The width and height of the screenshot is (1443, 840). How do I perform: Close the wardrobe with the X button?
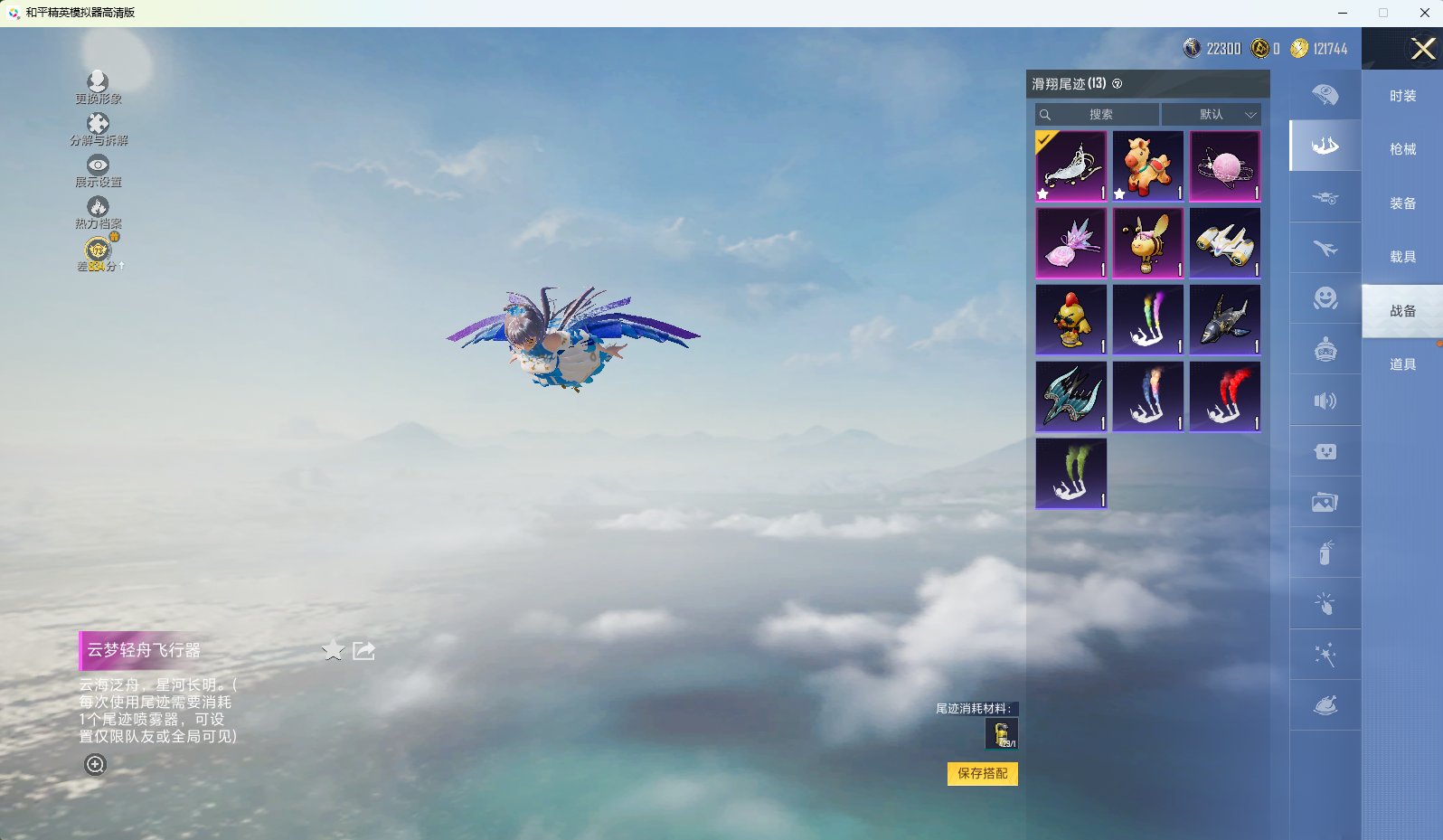coord(1423,49)
